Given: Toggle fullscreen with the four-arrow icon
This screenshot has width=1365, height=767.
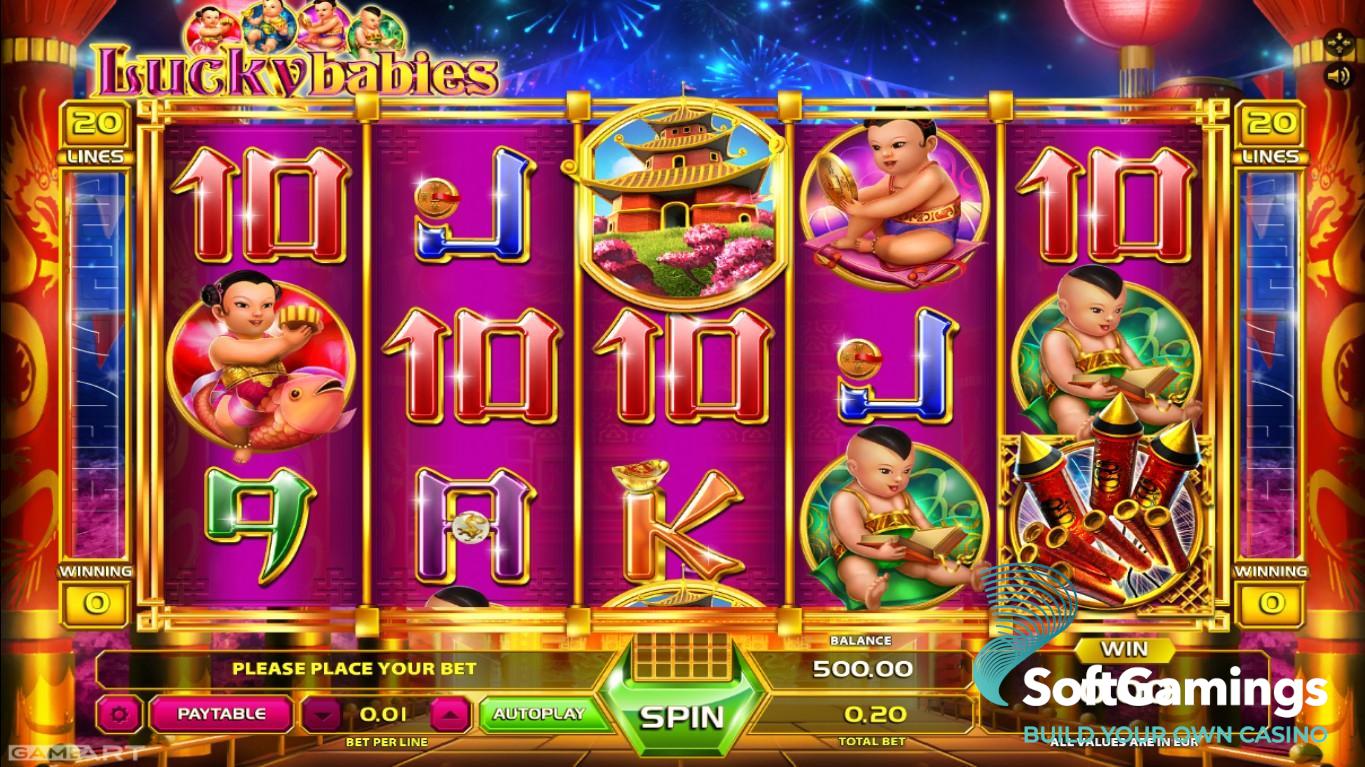Looking at the screenshot, I should click(1337, 44).
